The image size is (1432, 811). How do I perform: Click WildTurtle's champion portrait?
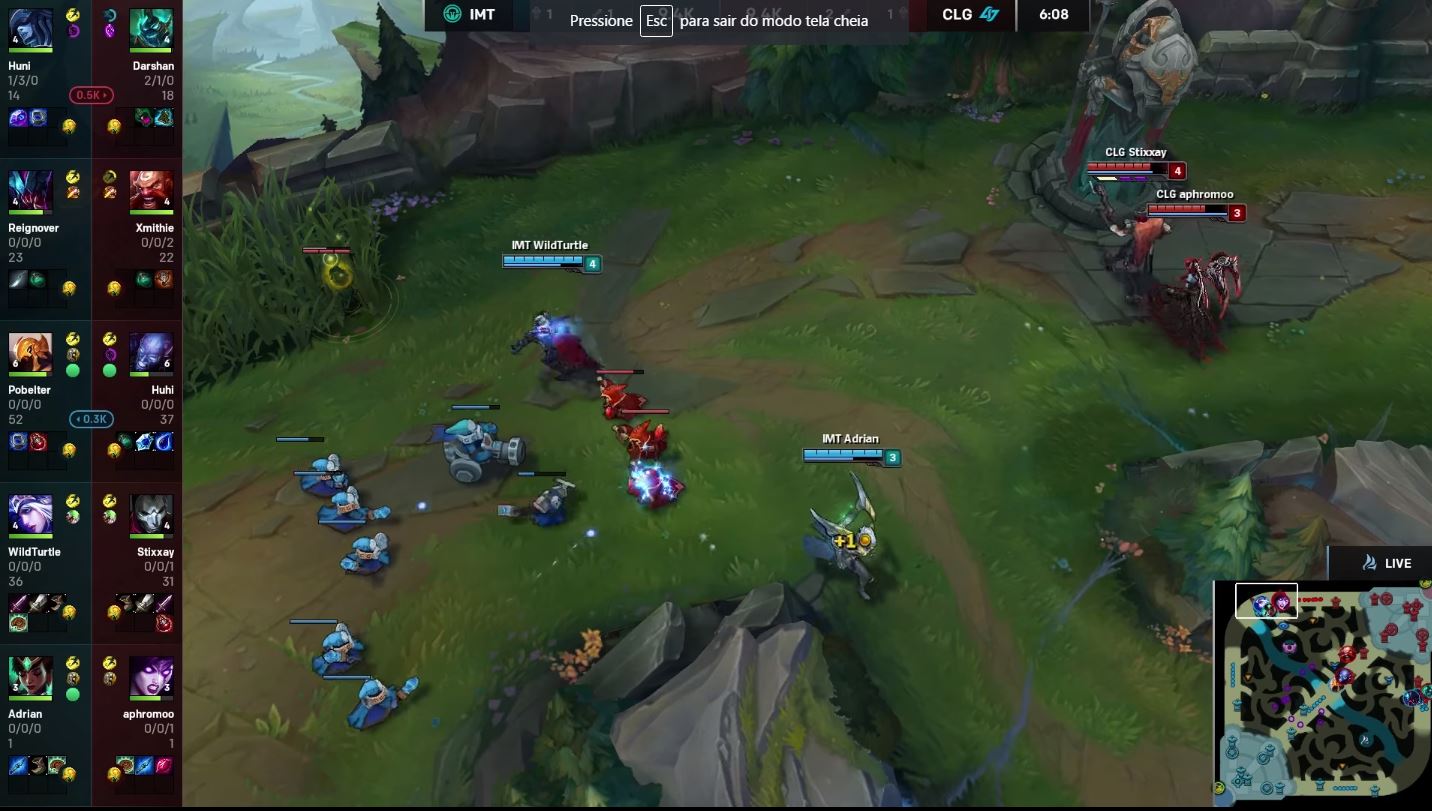tap(30, 512)
